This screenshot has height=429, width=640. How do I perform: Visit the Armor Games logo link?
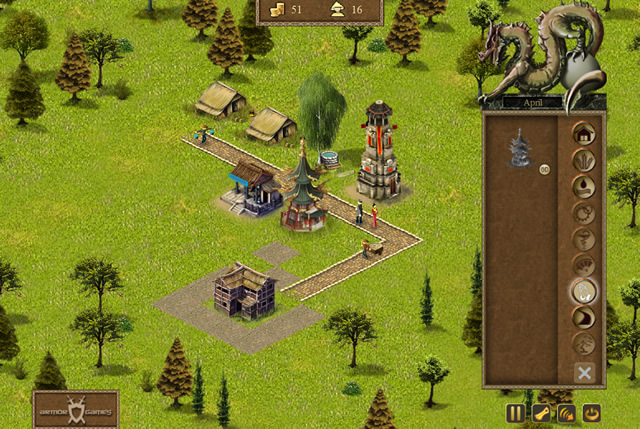(x=75, y=408)
